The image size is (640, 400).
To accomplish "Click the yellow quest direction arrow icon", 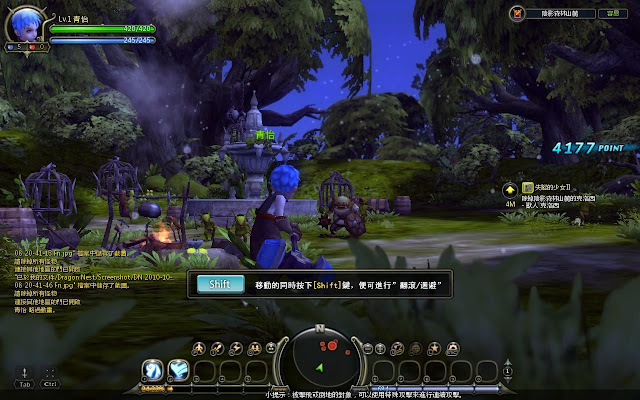I will [509, 188].
